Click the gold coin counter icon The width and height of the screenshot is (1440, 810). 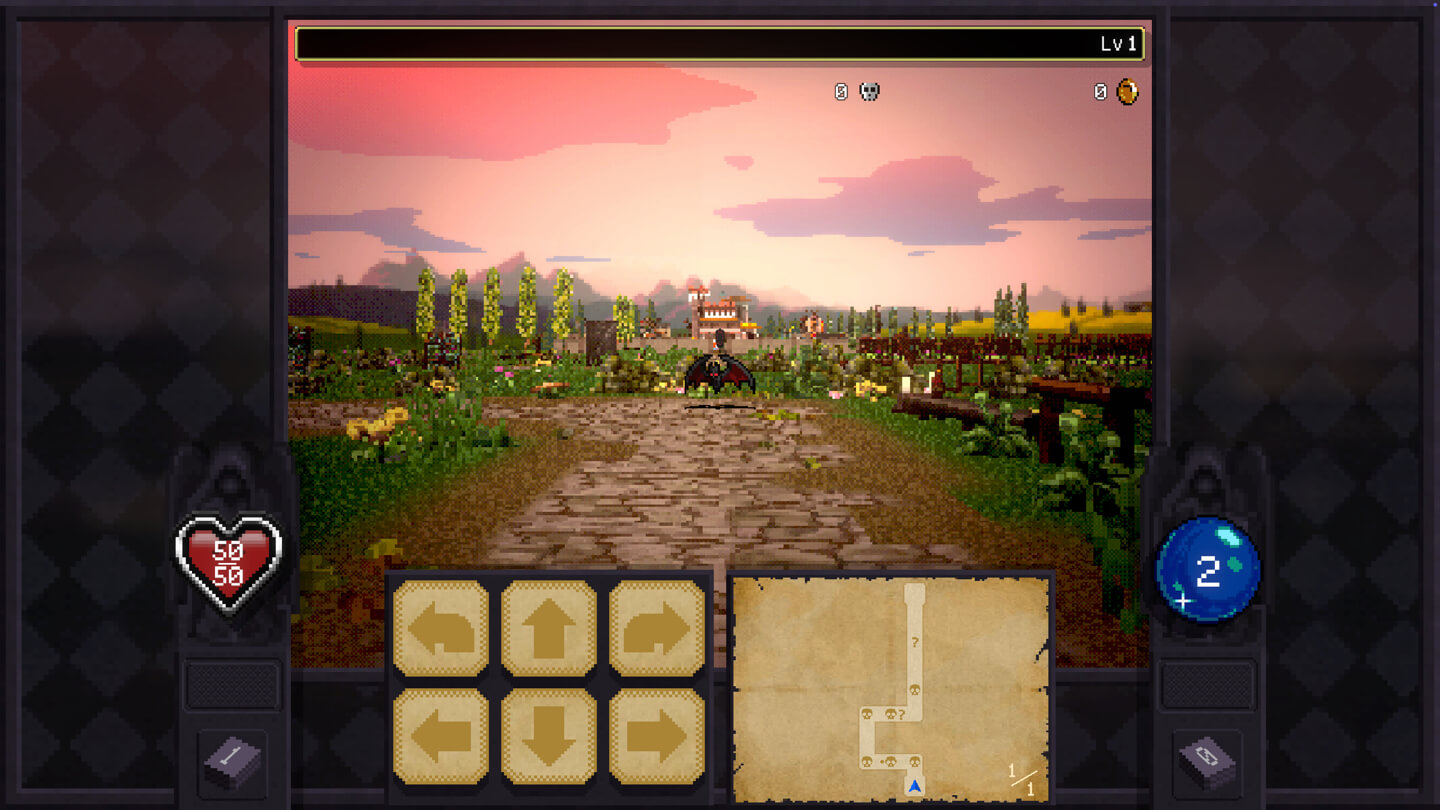pos(1128,92)
